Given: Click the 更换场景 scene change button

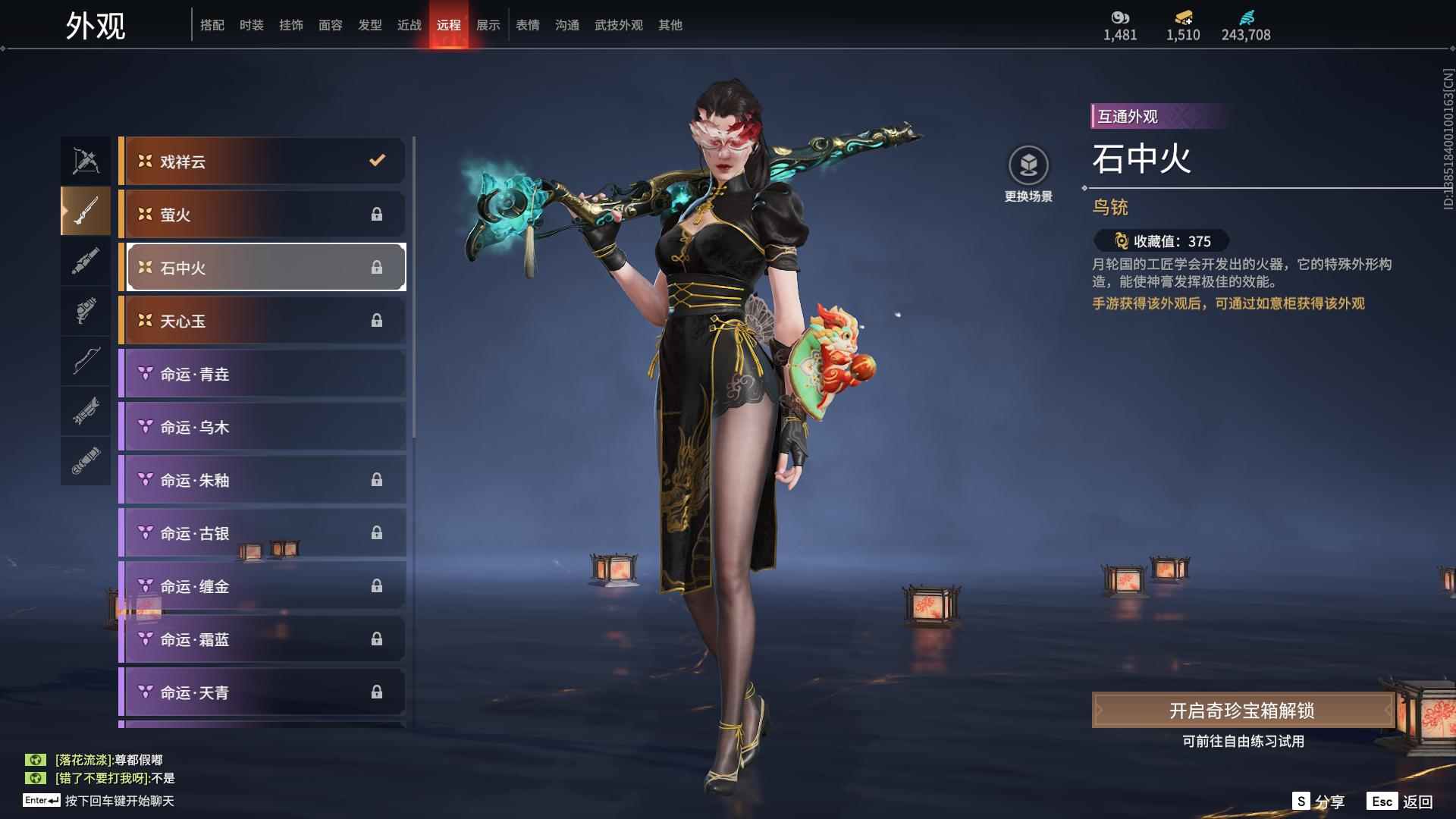Looking at the screenshot, I should click(1028, 174).
